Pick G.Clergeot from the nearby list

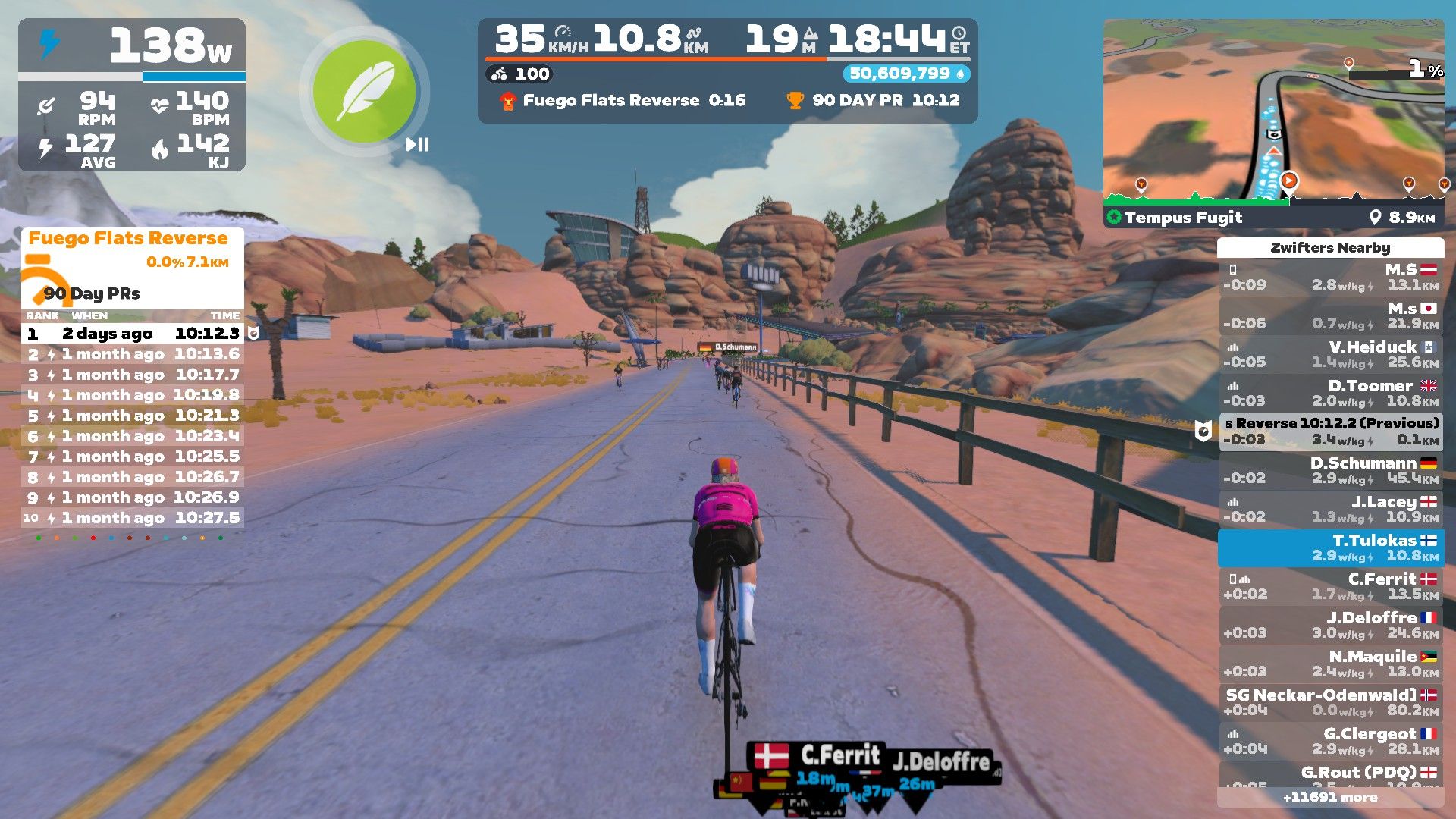click(1331, 741)
